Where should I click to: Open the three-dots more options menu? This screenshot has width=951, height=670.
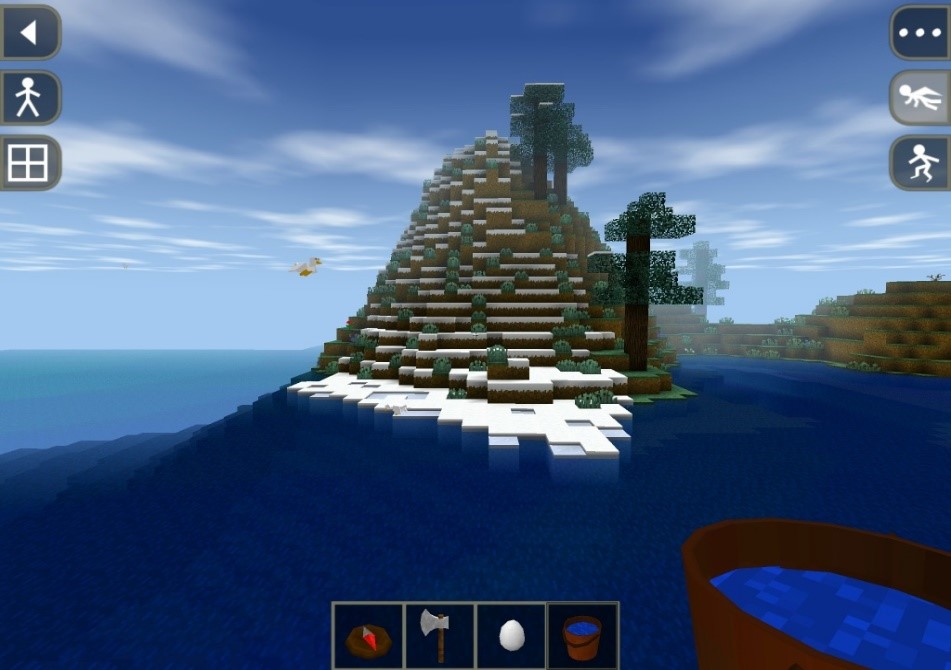(x=920, y=33)
